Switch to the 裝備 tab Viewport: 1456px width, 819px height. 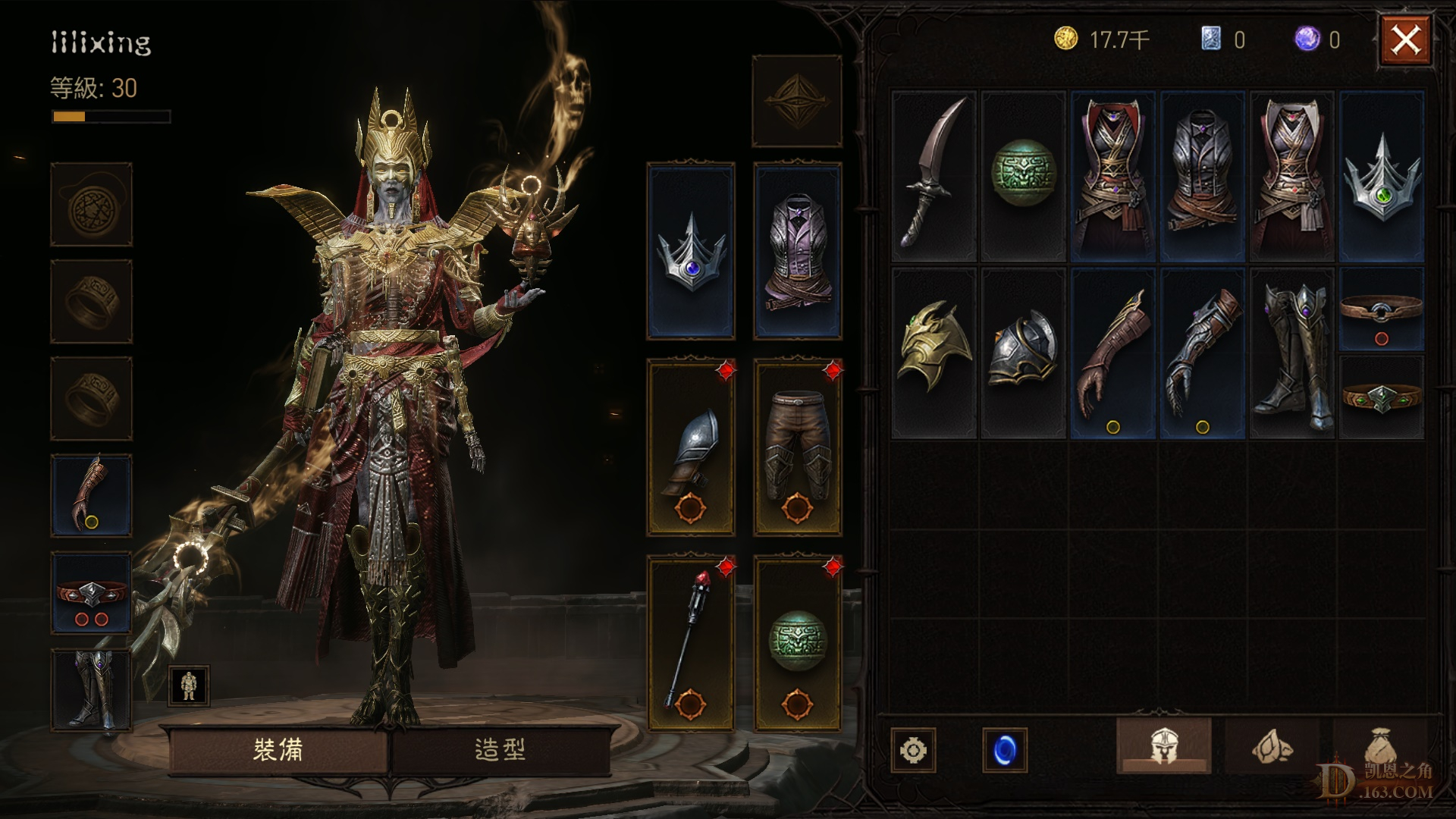(278, 750)
